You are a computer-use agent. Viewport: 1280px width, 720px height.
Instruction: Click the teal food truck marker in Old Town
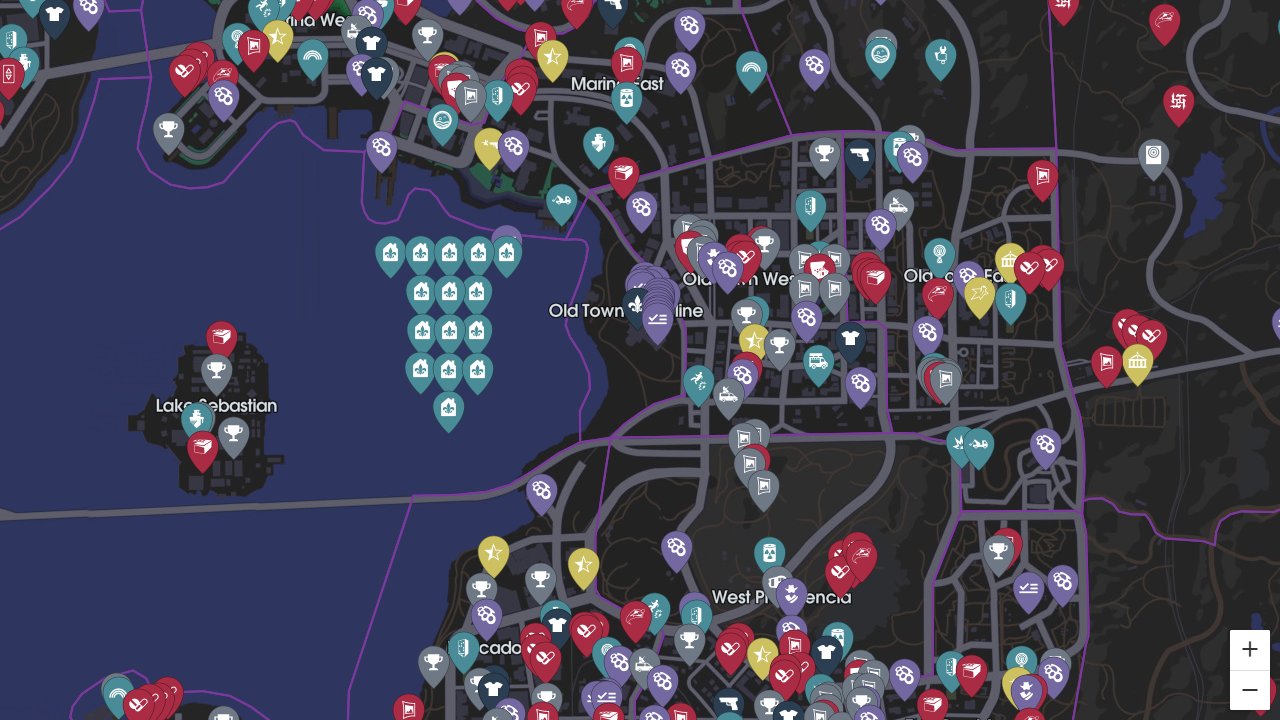pos(818,360)
